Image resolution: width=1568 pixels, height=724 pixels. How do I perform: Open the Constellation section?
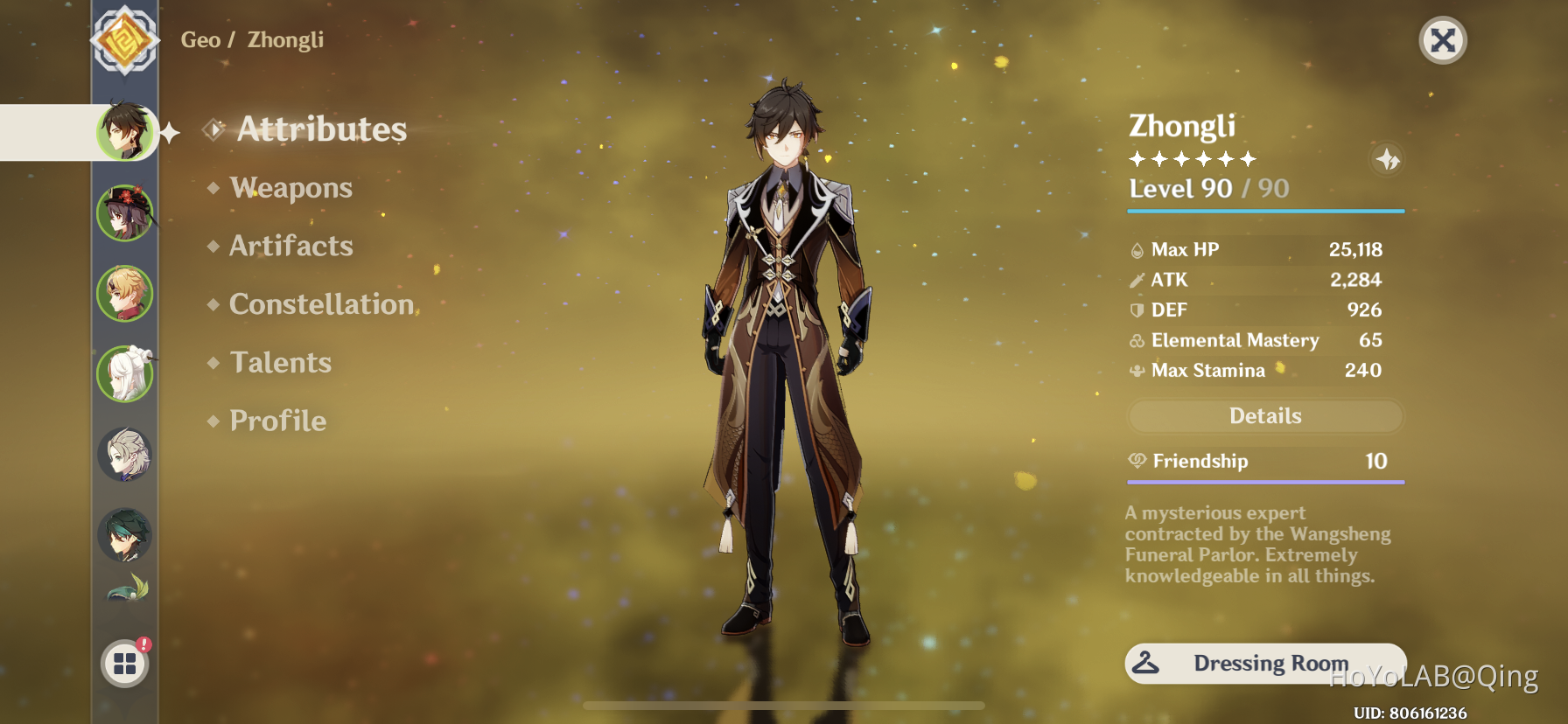coord(320,303)
